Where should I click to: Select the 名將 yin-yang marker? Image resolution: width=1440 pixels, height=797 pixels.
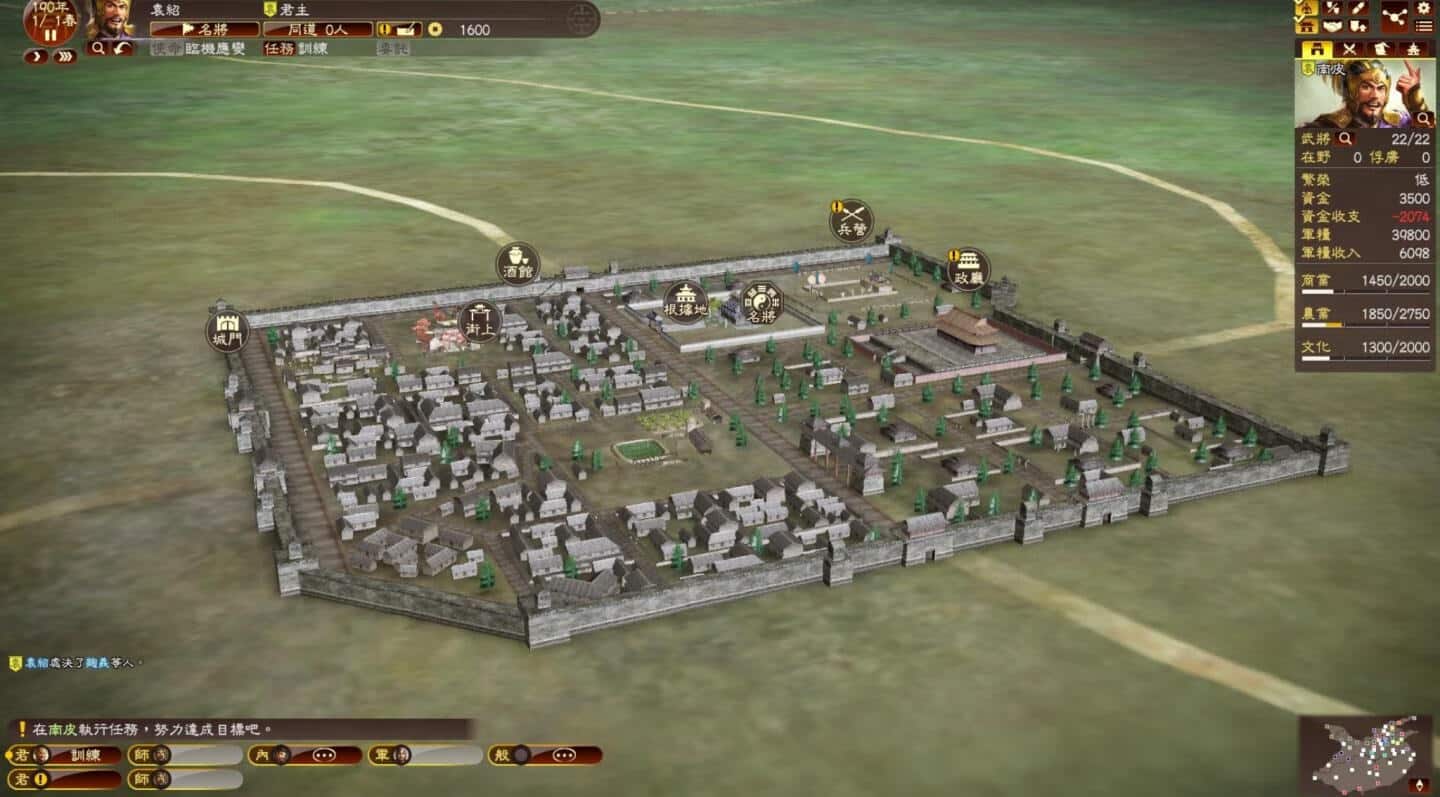[x=761, y=303]
